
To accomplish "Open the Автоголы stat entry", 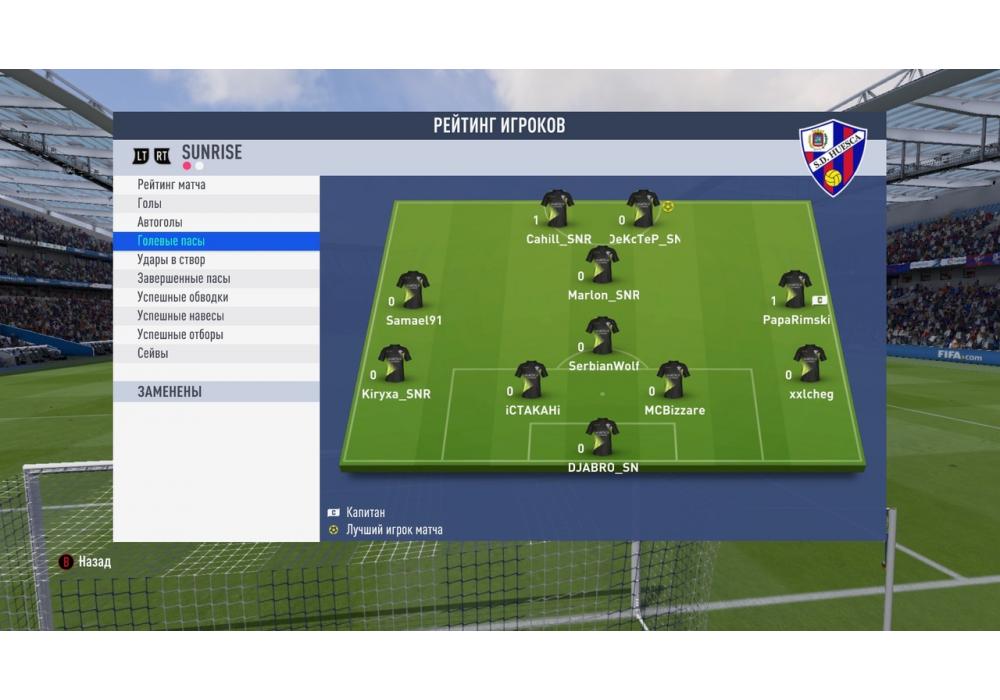I will [160, 222].
